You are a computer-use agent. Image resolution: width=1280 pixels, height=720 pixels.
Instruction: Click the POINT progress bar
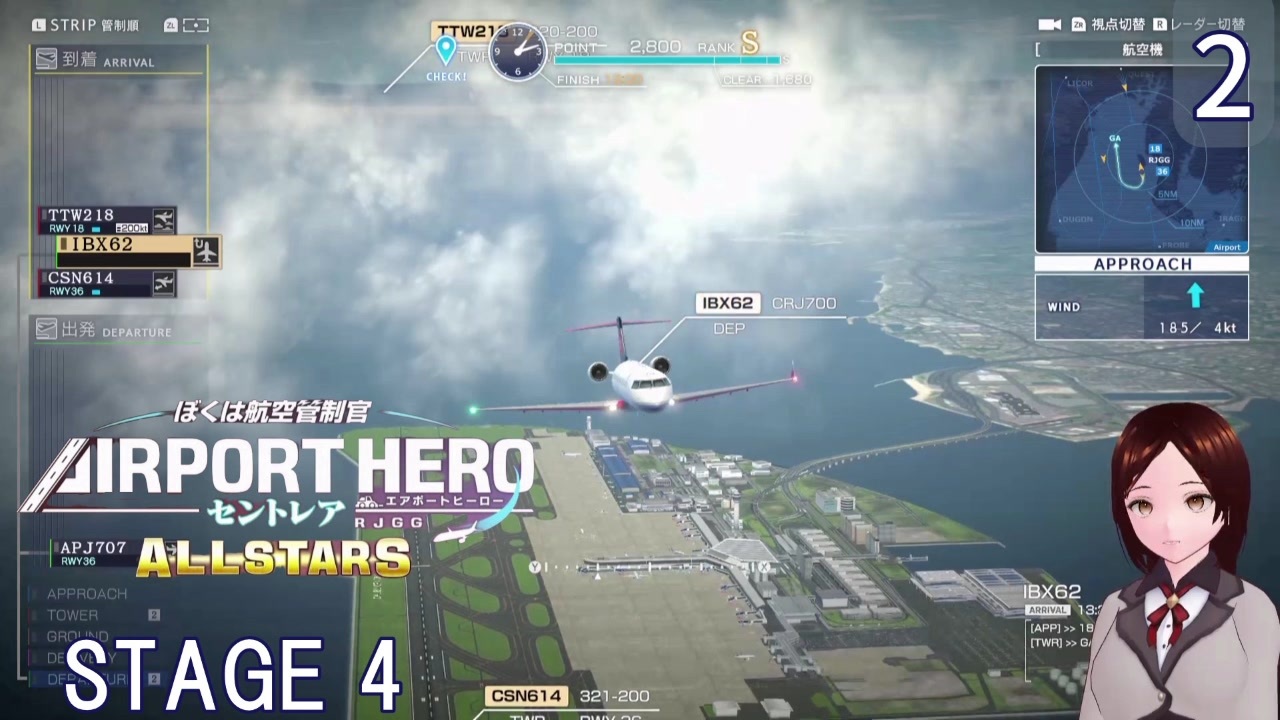[668, 61]
